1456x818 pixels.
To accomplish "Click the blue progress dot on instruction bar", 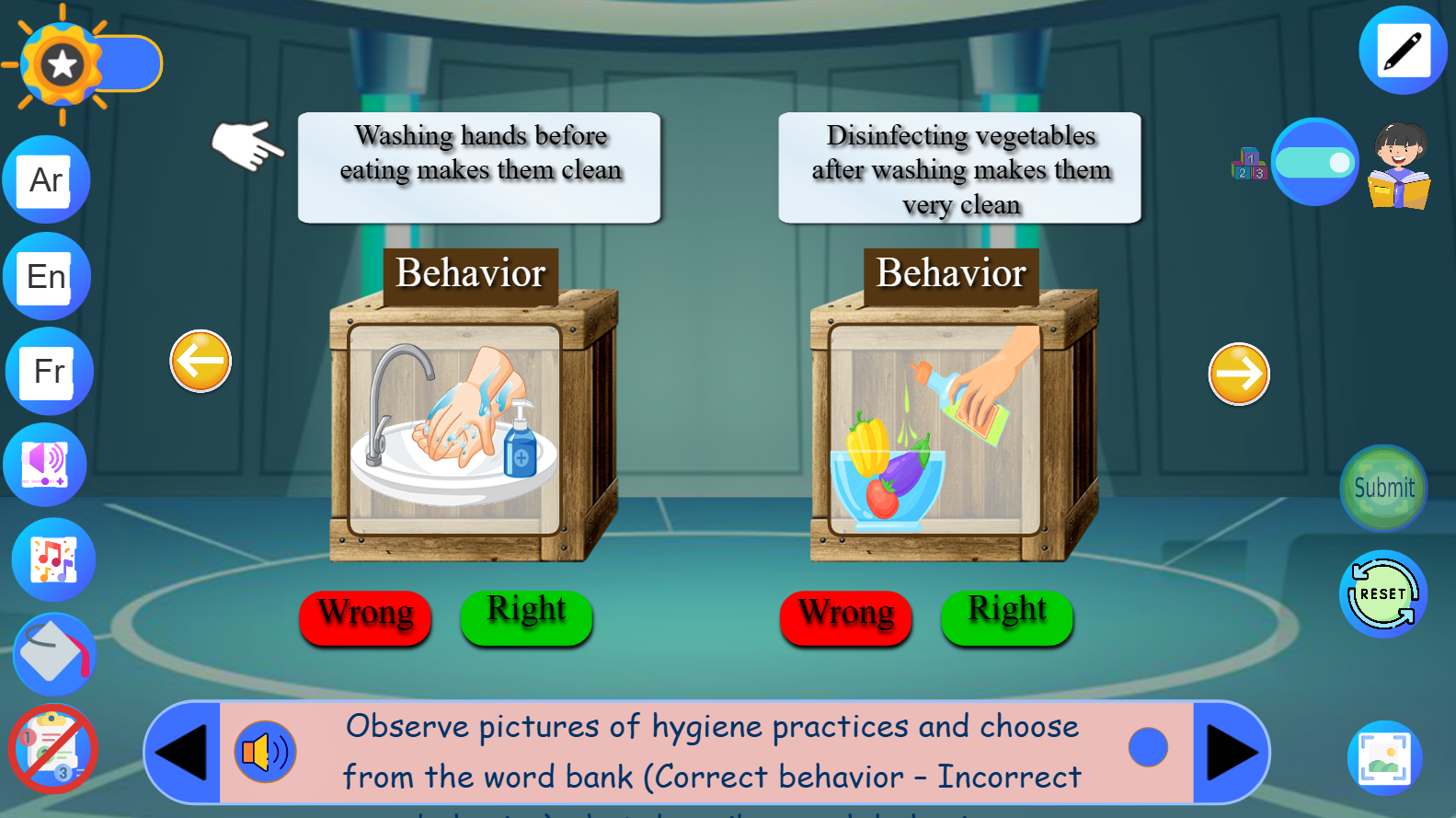I will coord(1147,747).
